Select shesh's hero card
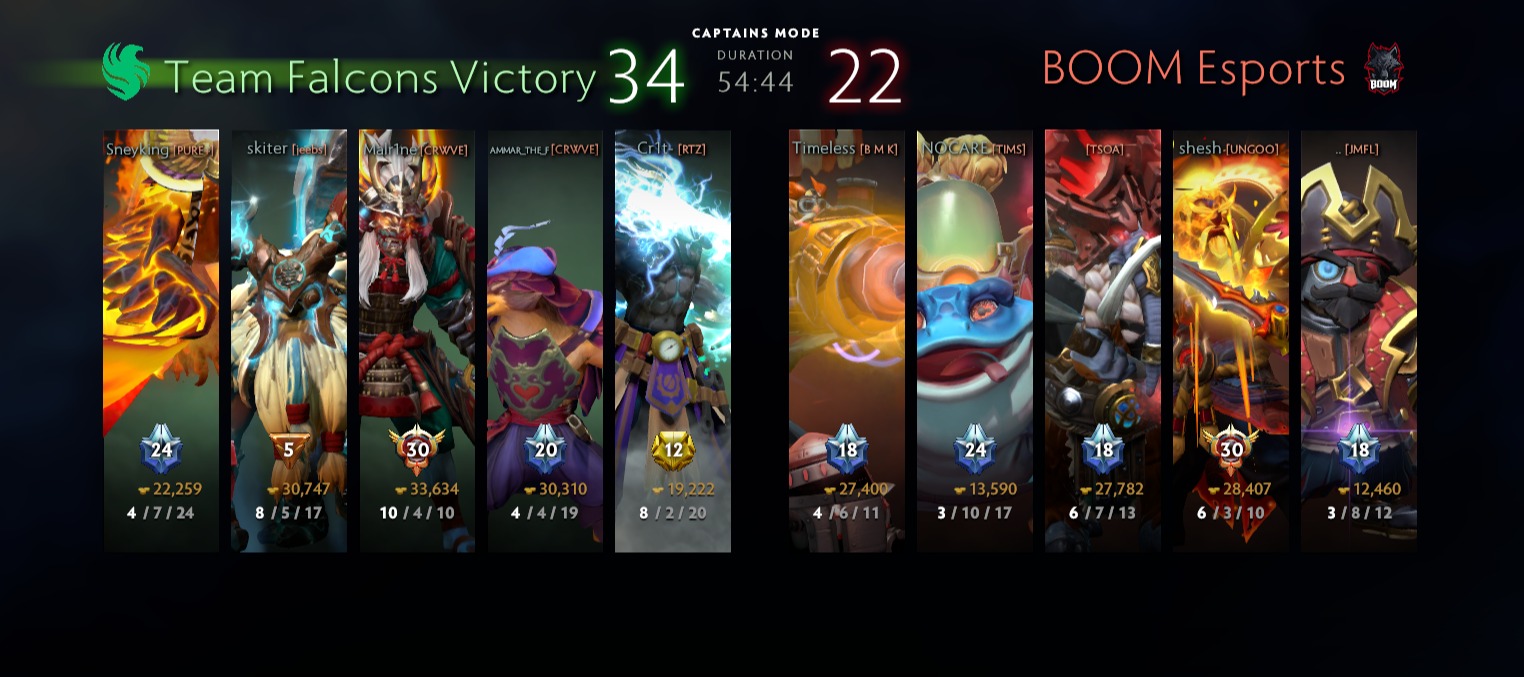Viewport: 1524px width, 677px height. (1231, 340)
